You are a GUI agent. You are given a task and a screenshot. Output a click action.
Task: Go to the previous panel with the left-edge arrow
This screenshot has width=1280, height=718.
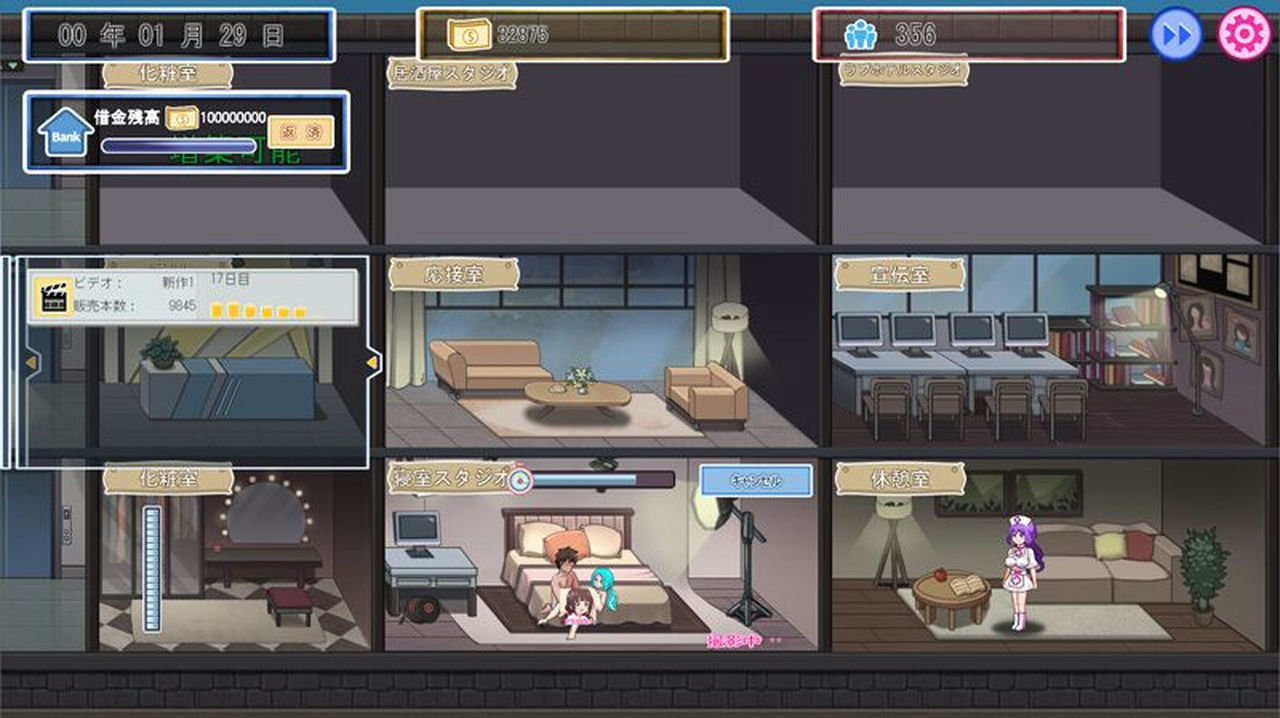[x=31, y=361]
